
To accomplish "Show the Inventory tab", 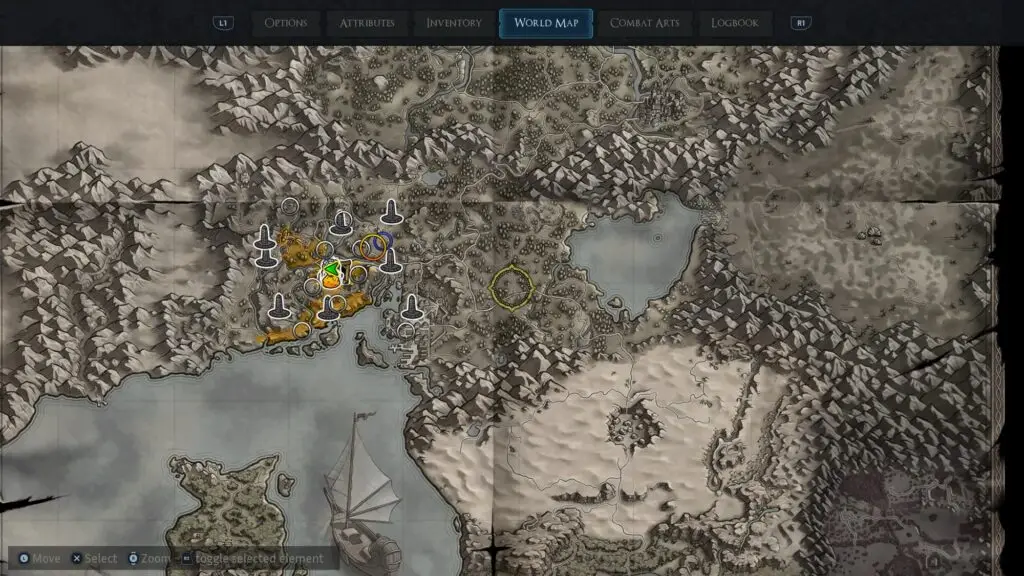I will 454,23.
